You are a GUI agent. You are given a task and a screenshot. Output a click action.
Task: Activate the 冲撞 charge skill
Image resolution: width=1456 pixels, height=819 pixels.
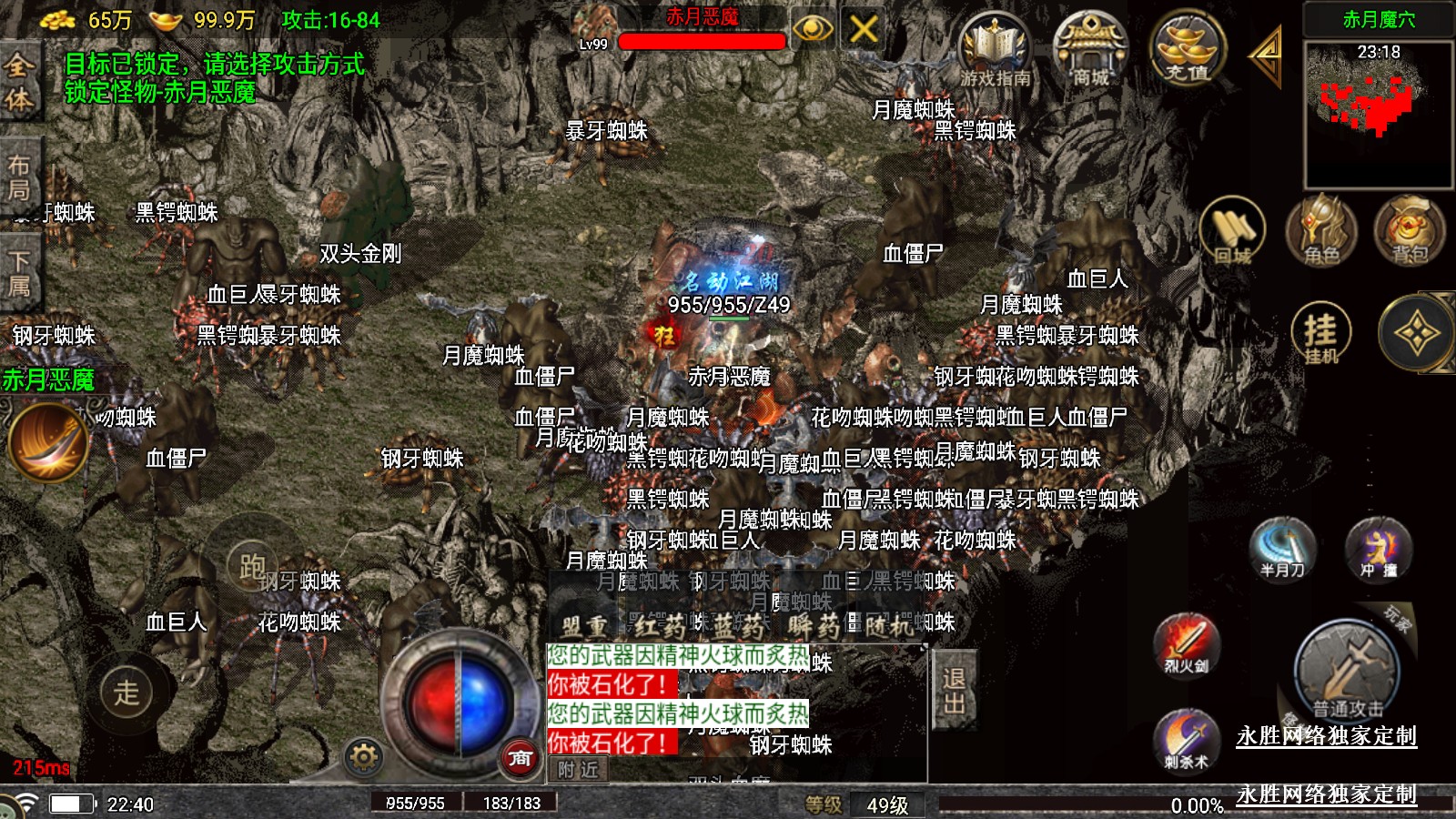1378,548
